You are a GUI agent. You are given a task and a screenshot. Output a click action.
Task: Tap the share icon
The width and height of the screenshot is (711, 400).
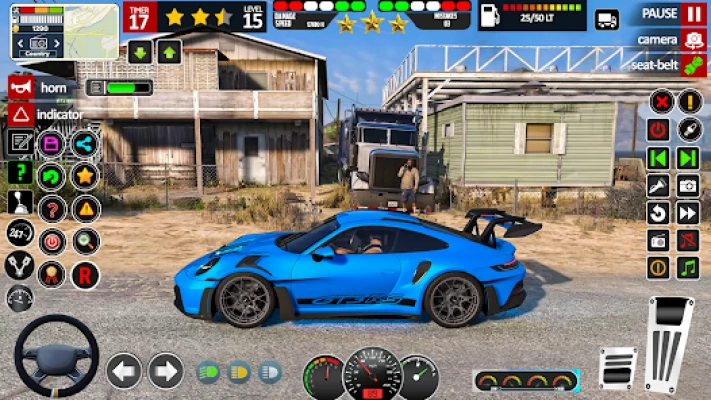(x=85, y=143)
